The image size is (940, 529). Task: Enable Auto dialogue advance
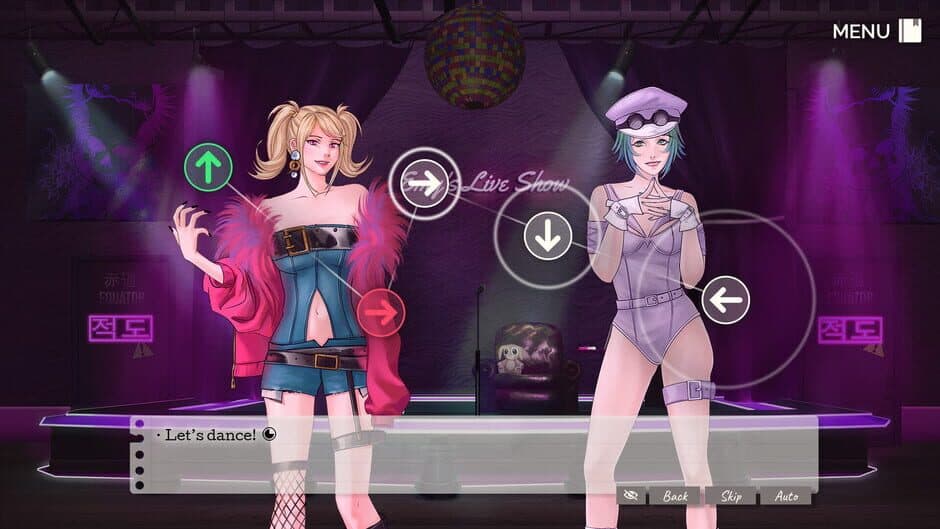tap(785, 496)
